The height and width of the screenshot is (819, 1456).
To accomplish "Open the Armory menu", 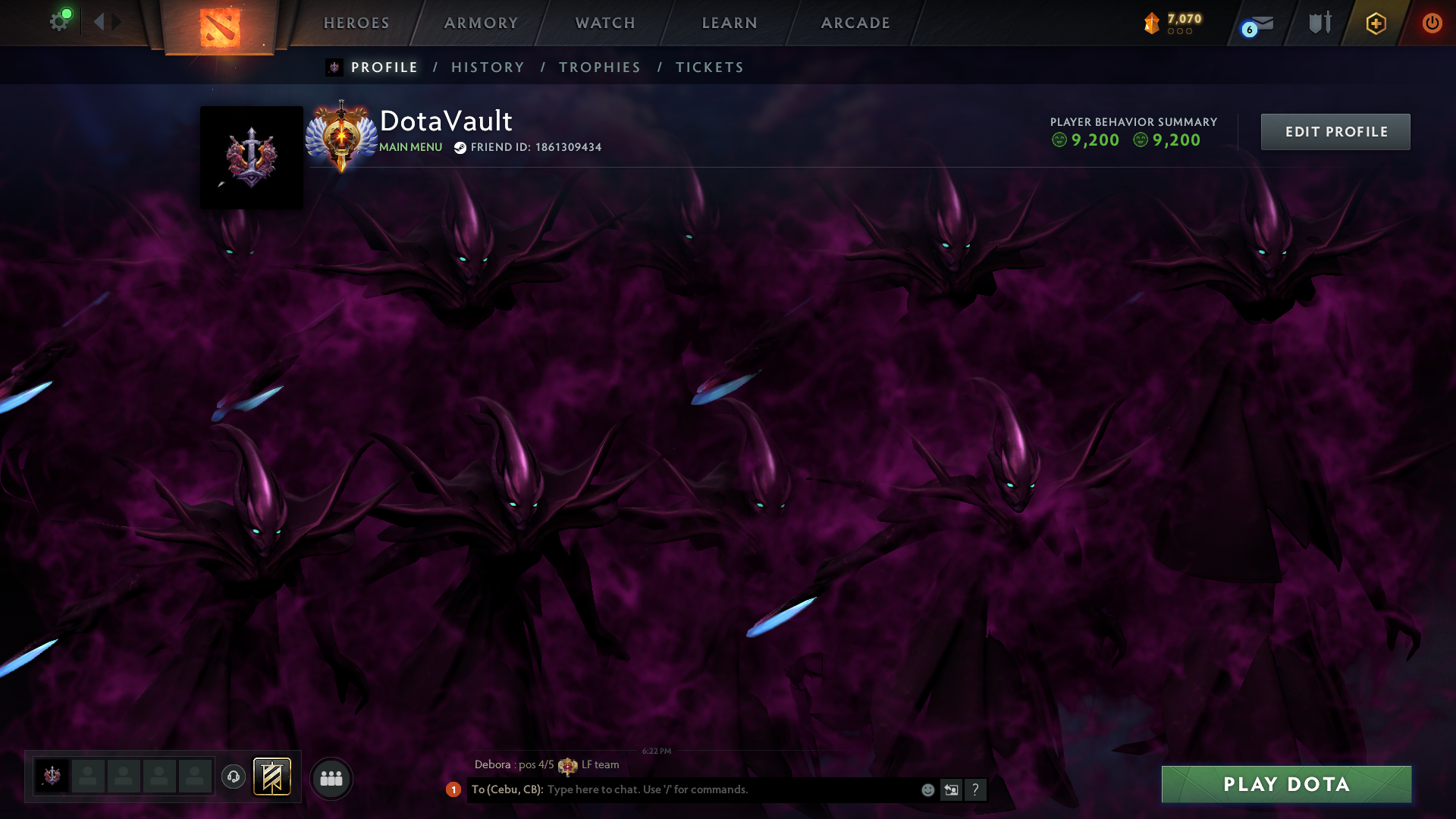I will click(x=481, y=23).
